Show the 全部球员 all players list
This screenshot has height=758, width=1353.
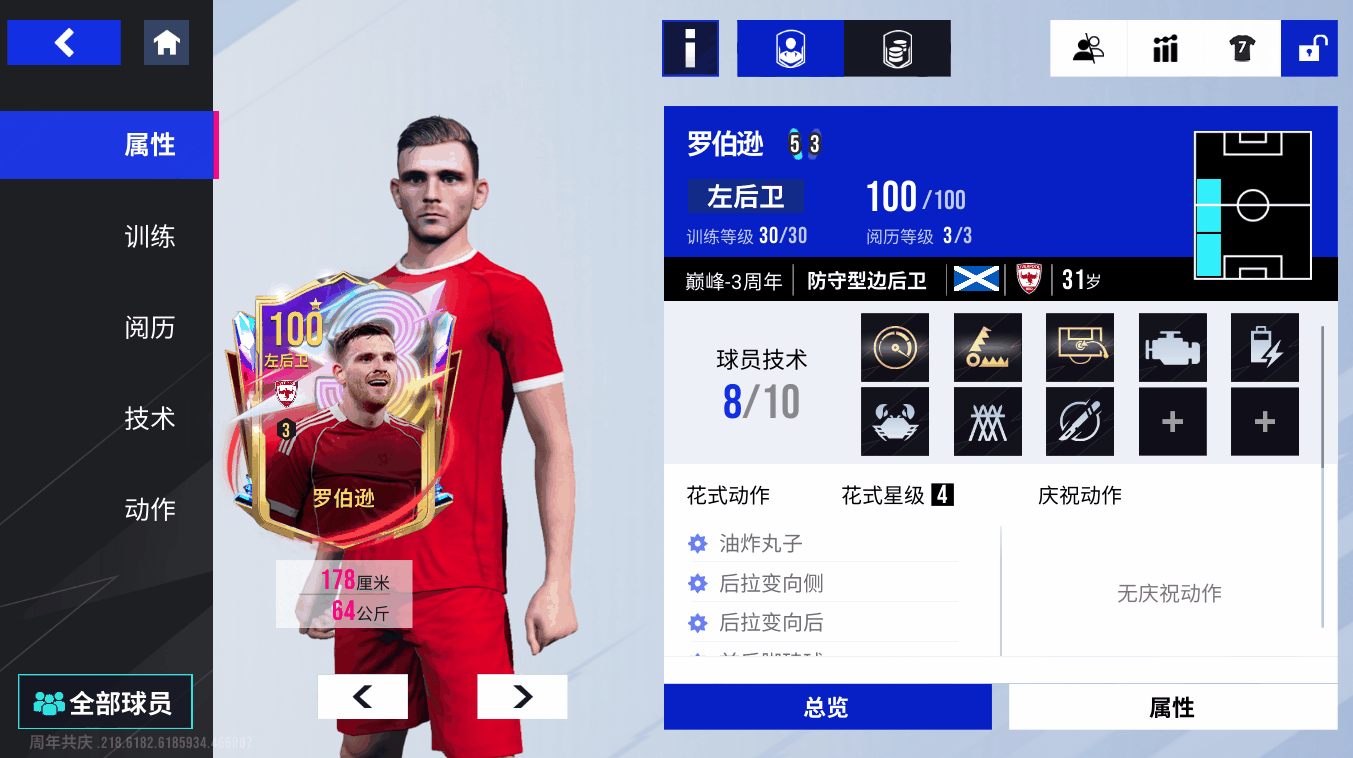tap(105, 703)
